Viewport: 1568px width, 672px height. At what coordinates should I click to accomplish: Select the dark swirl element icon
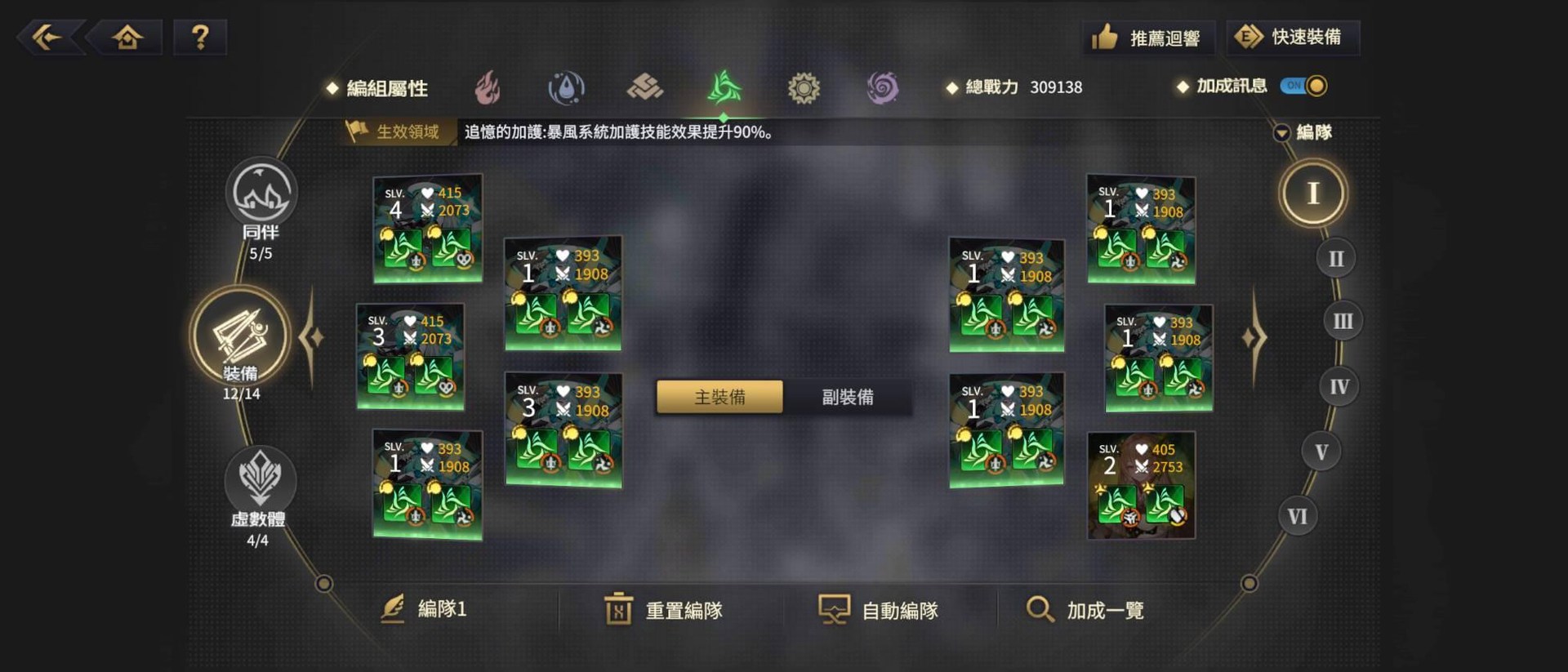[x=884, y=87]
